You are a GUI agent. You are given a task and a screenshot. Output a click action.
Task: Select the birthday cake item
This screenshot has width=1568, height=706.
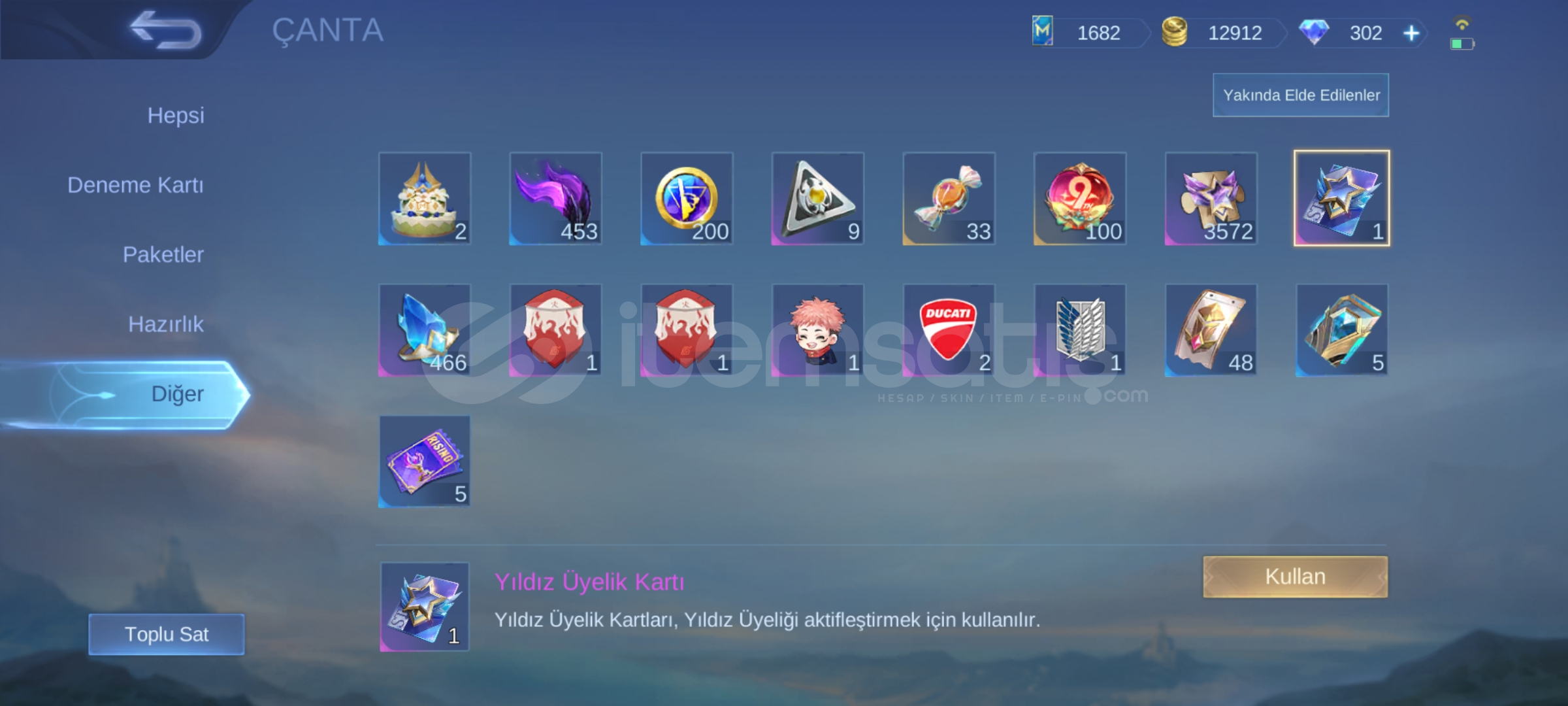[423, 198]
